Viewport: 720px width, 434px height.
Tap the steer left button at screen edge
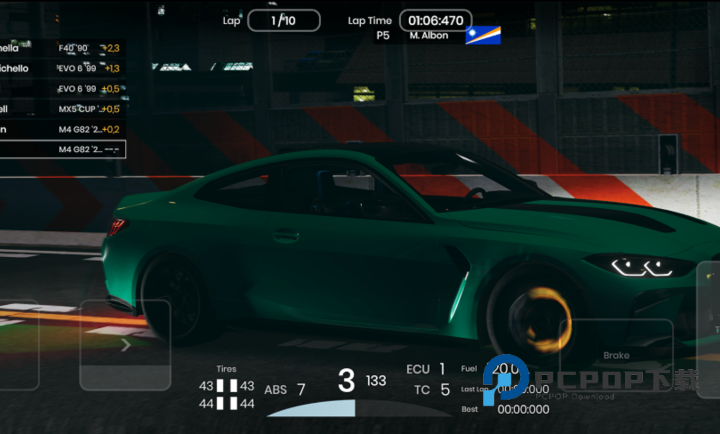(18, 345)
